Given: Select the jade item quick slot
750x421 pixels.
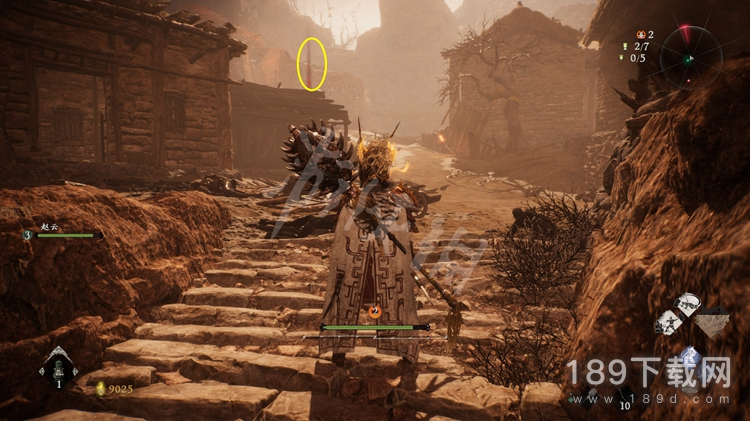Looking at the screenshot, I should click(58, 369).
